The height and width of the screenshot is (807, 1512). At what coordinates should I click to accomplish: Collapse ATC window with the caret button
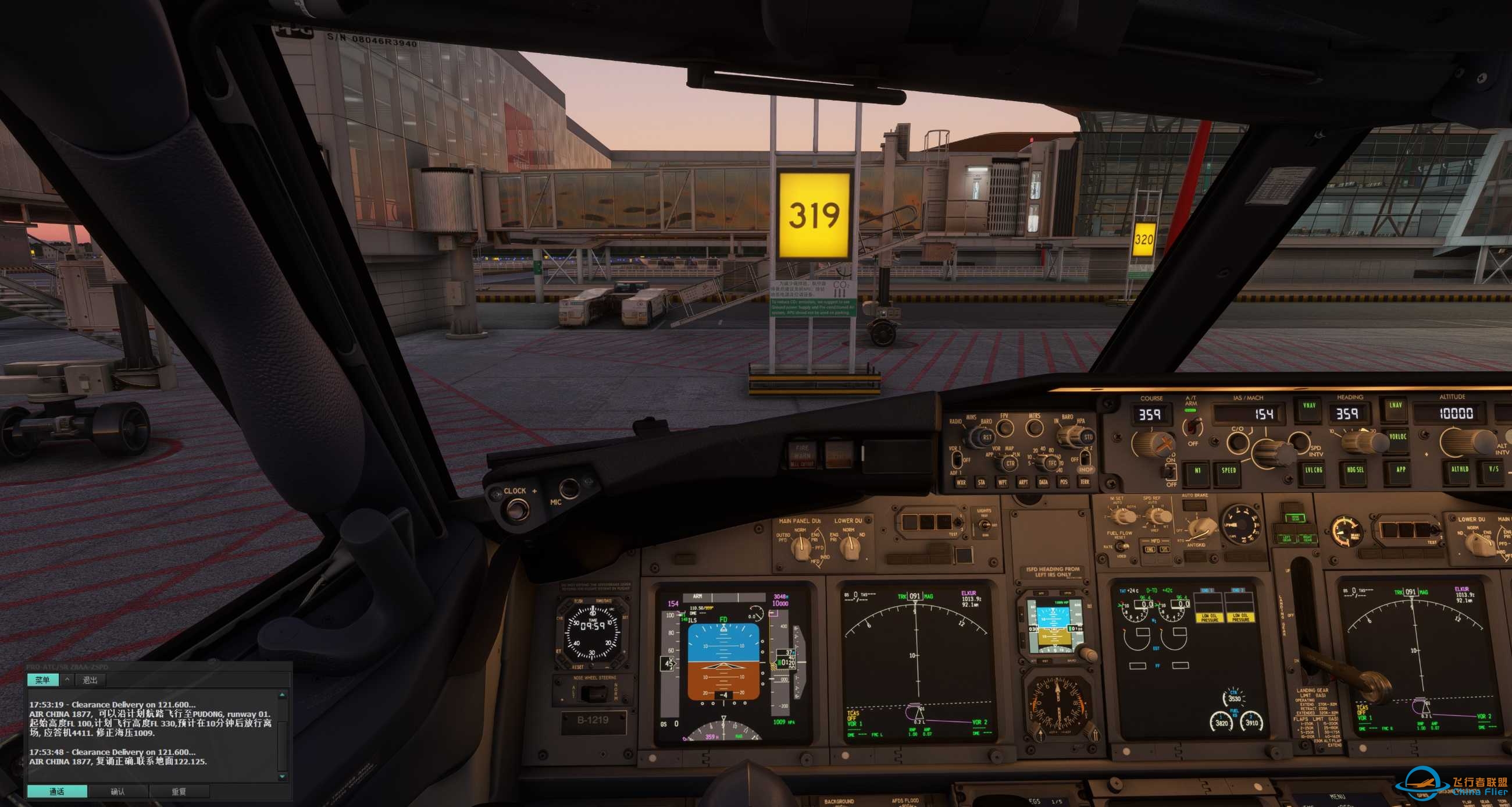coord(67,680)
